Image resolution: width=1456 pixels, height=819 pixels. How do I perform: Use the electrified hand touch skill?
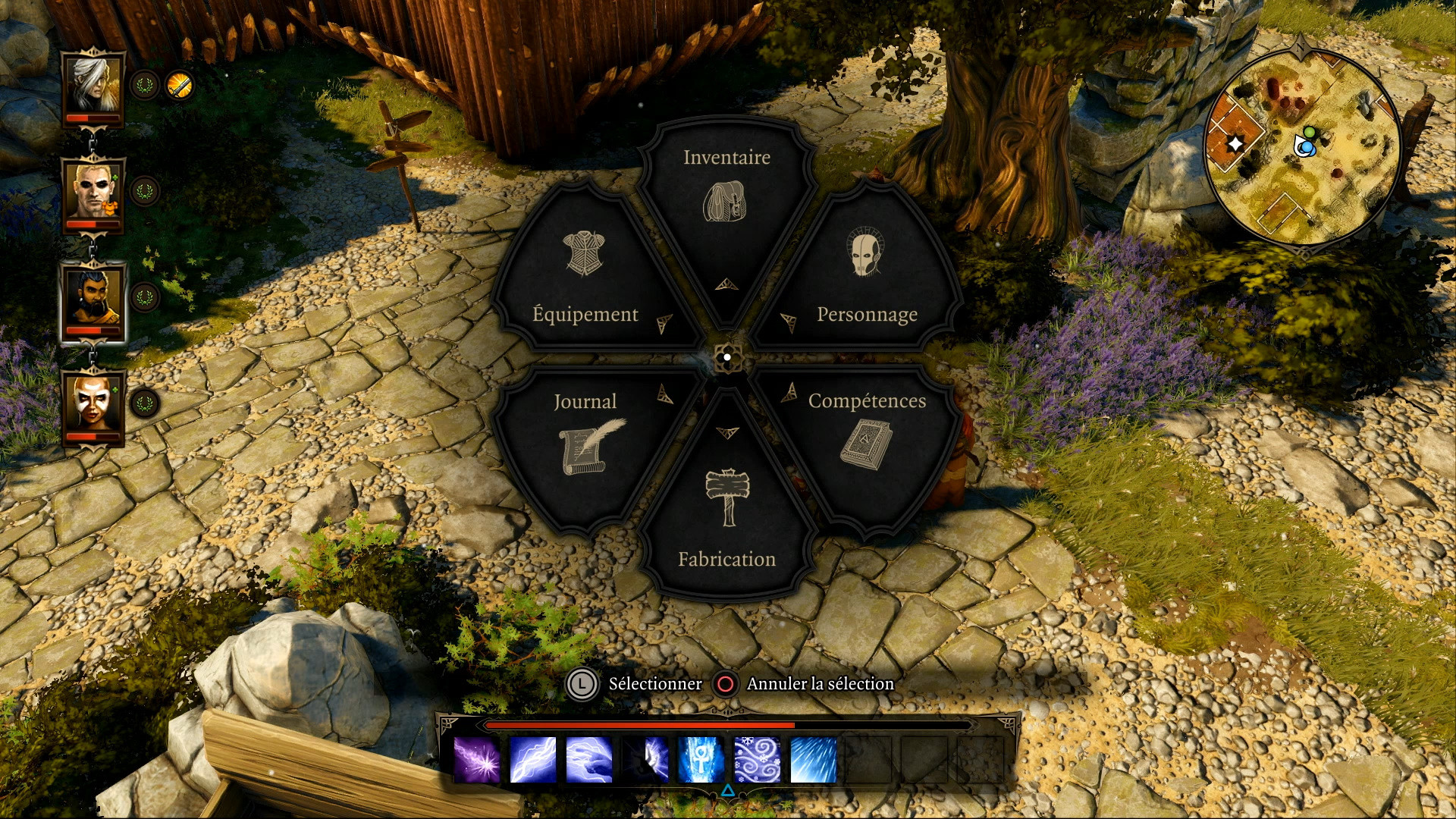tap(589, 760)
